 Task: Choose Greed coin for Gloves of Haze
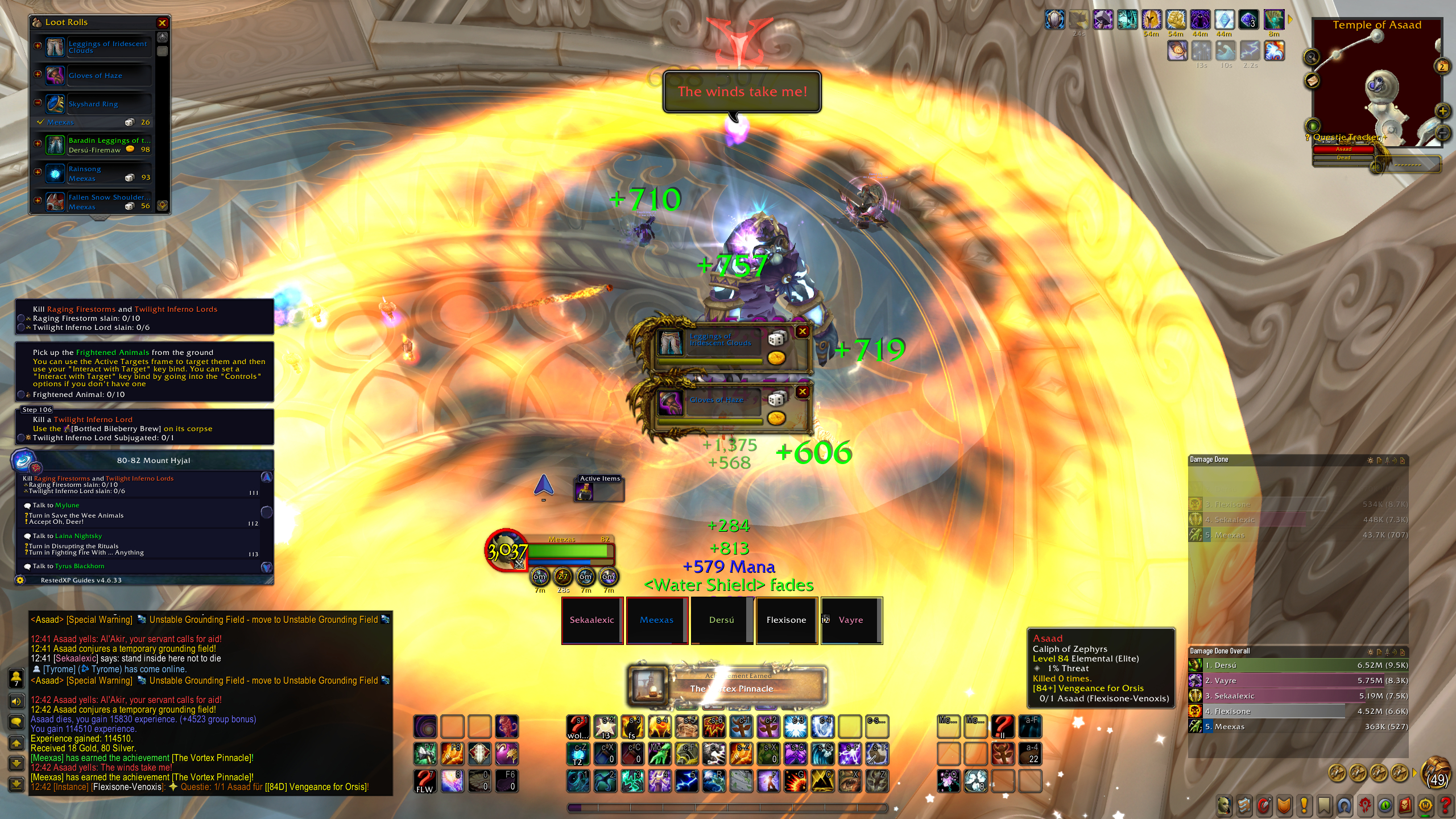[x=776, y=418]
